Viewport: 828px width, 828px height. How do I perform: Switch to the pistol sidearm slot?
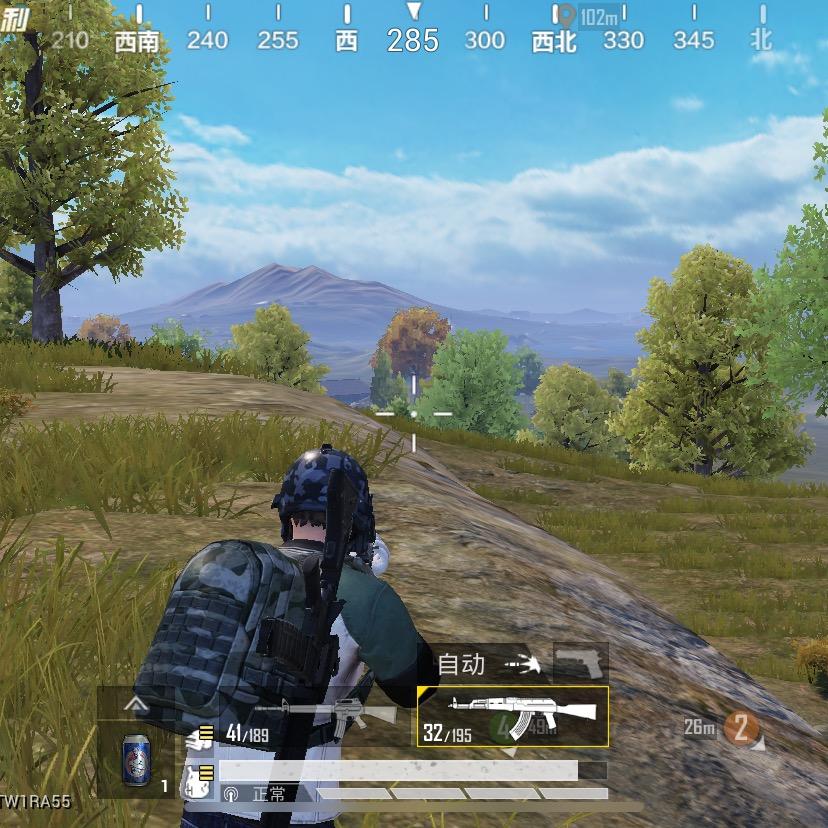tap(581, 663)
